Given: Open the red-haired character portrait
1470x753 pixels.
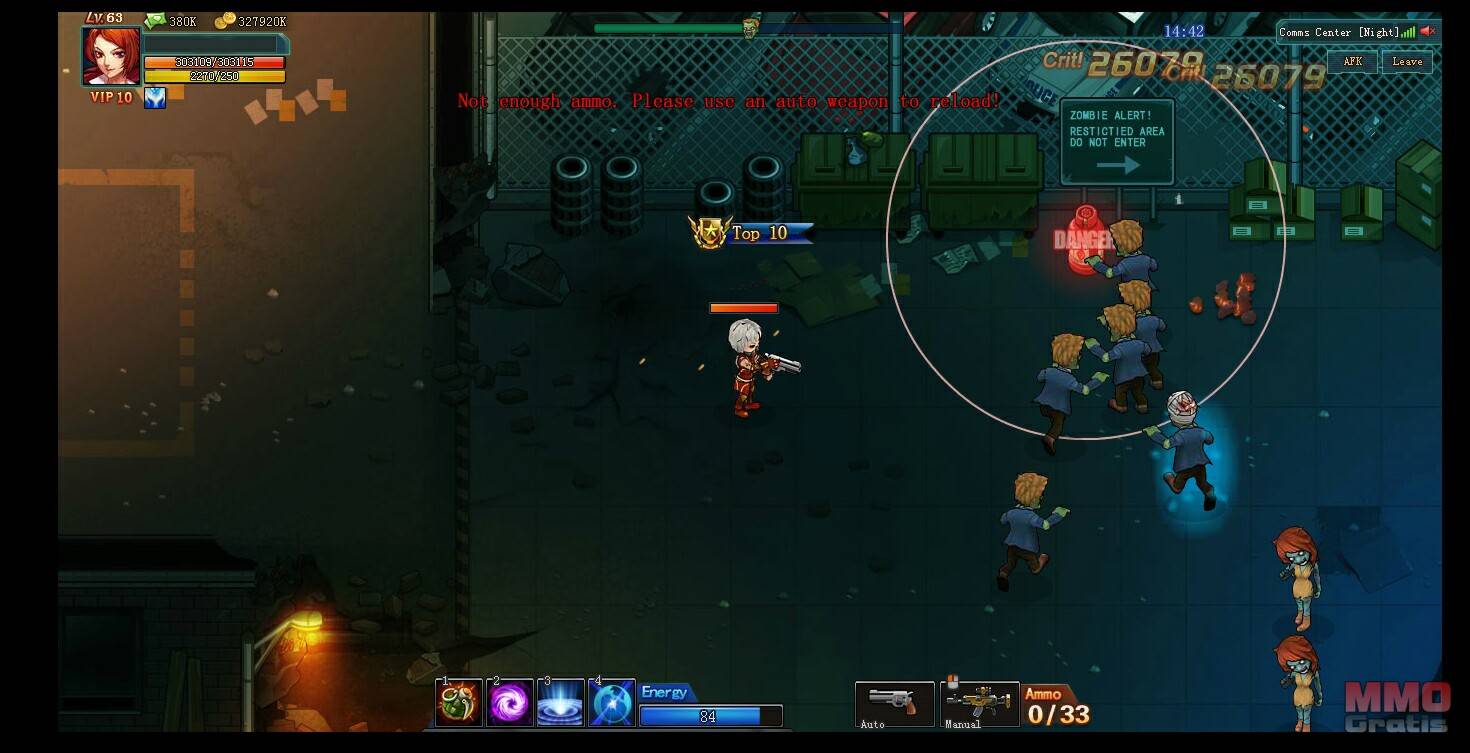Looking at the screenshot, I should (x=111, y=56).
